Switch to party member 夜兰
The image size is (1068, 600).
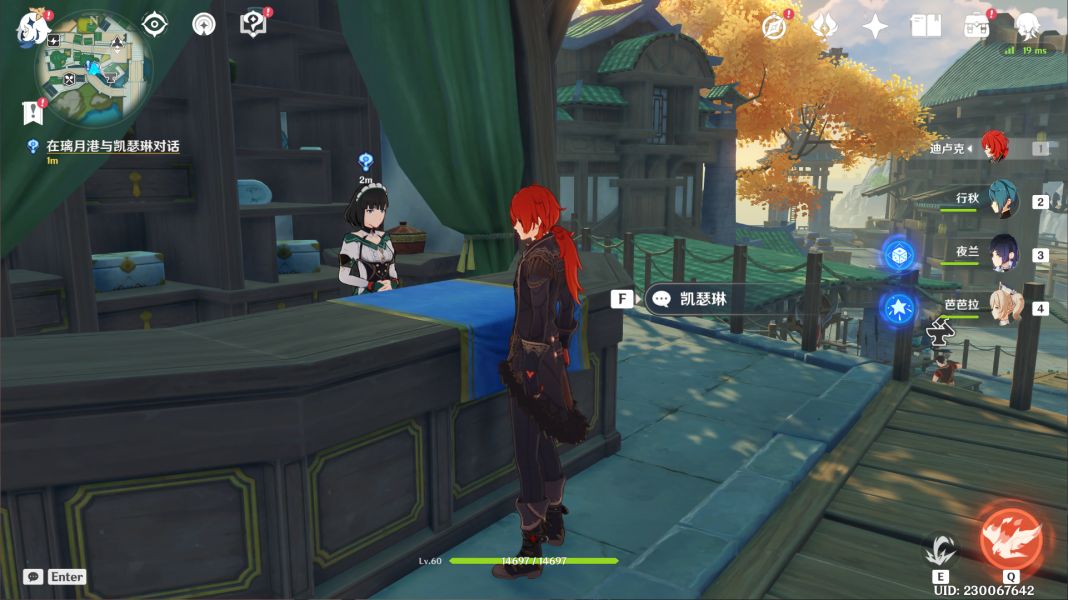(x=1003, y=254)
